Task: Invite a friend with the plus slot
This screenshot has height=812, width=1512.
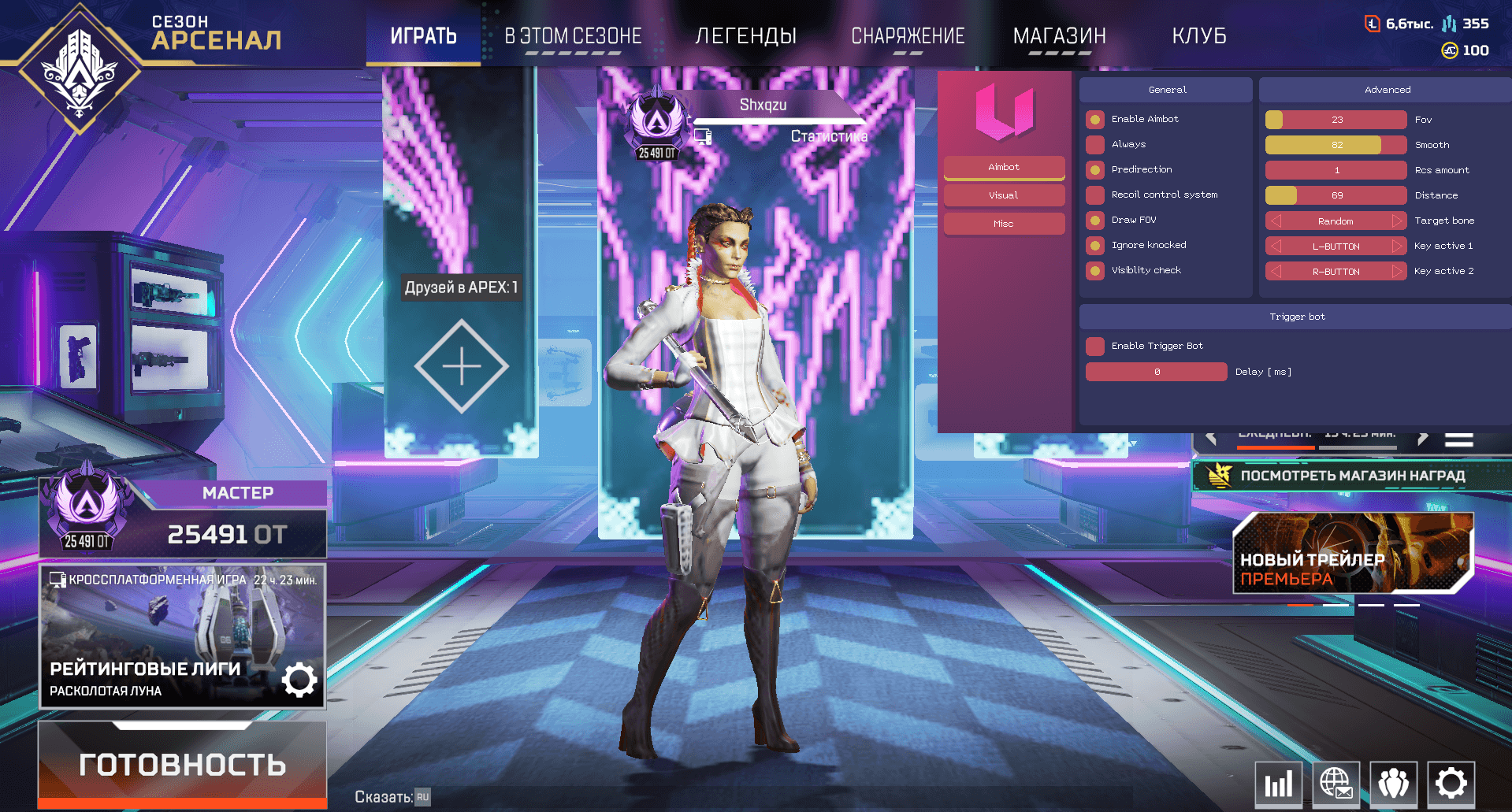Action: [461, 366]
